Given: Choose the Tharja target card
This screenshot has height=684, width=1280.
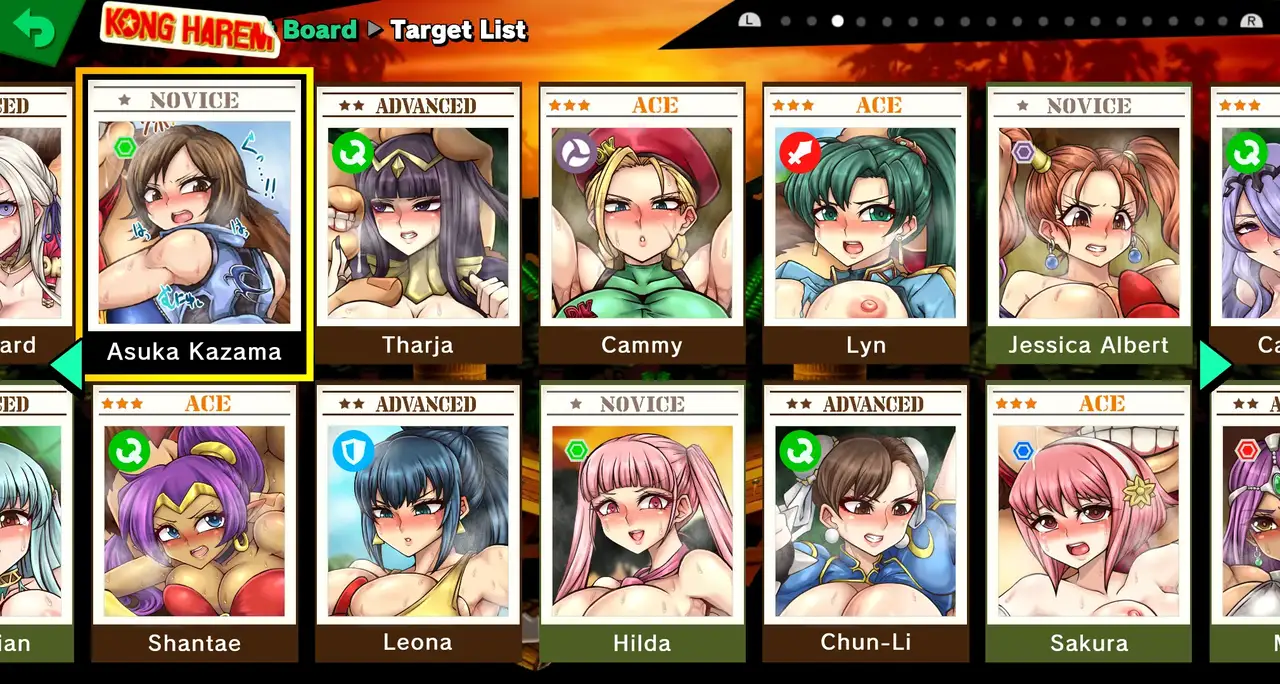Looking at the screenshot, I should point(418,225).
